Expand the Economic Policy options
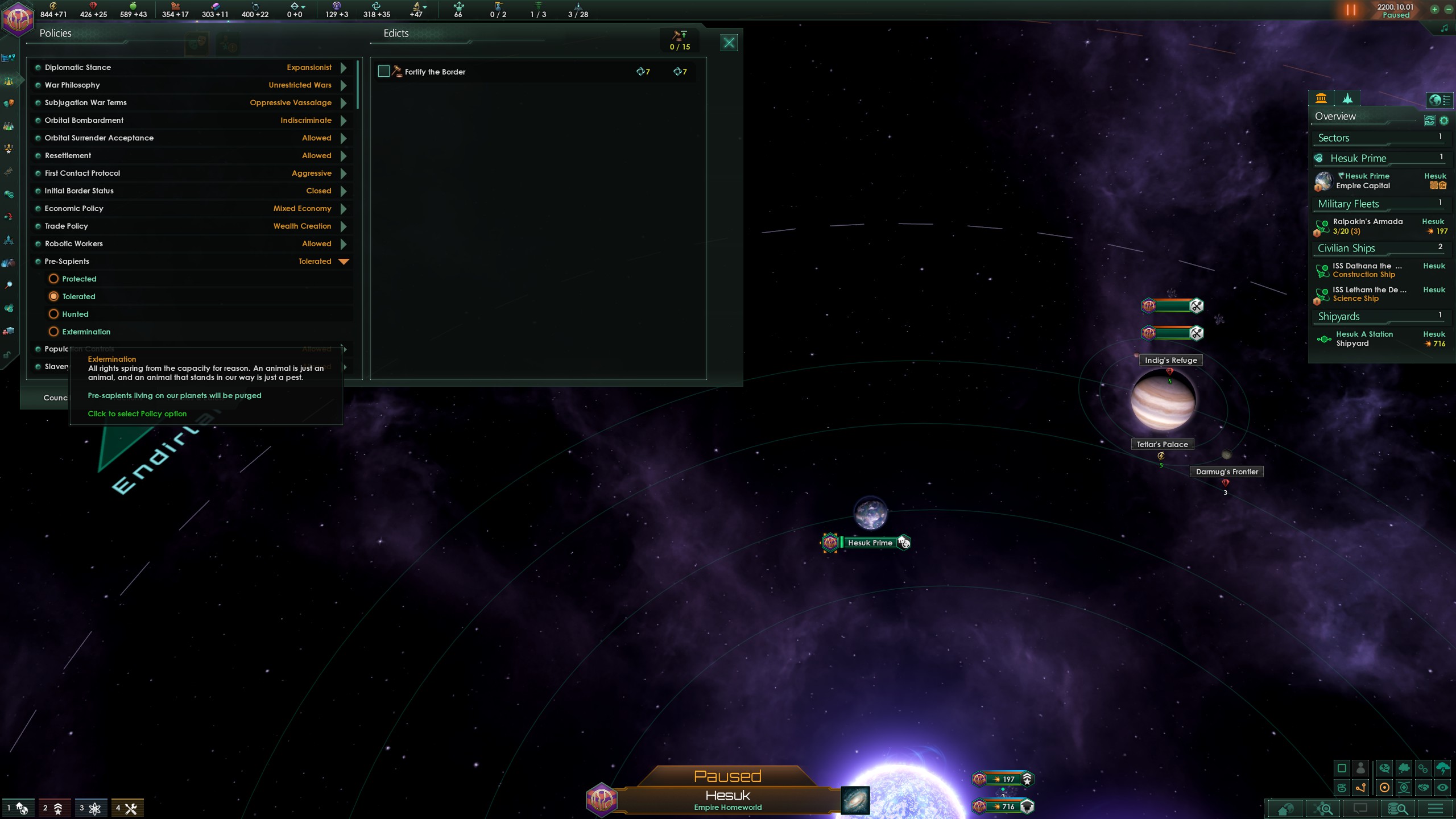 tap(344, 208)
